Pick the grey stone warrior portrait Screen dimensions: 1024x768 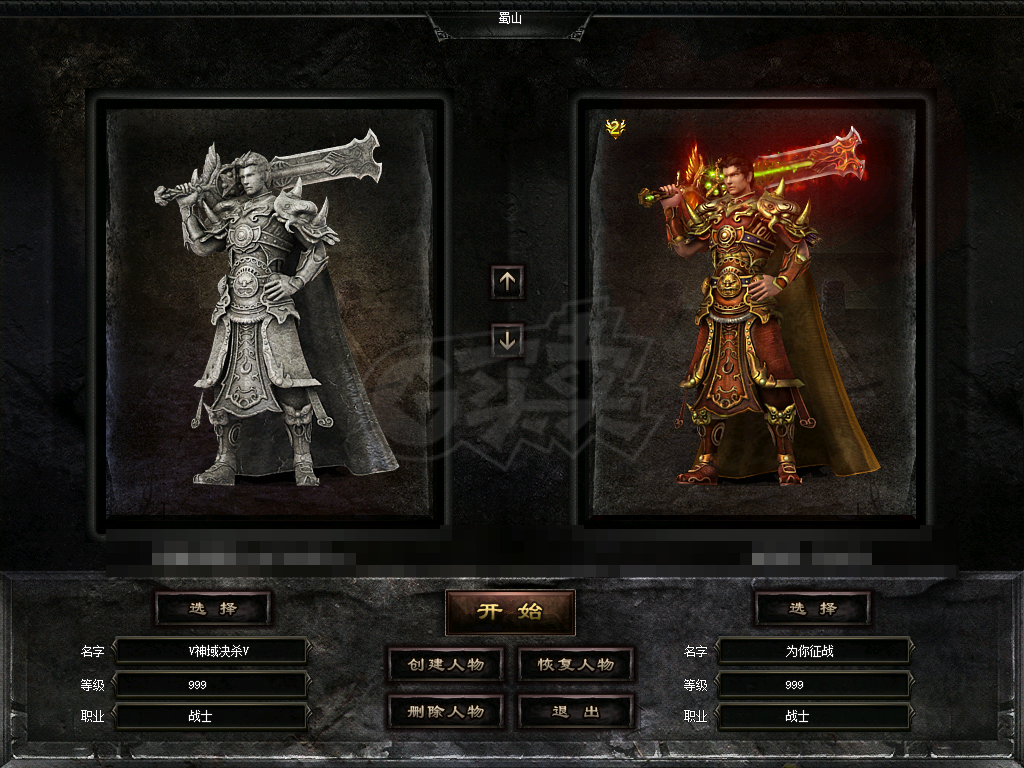tap(270, 310)
